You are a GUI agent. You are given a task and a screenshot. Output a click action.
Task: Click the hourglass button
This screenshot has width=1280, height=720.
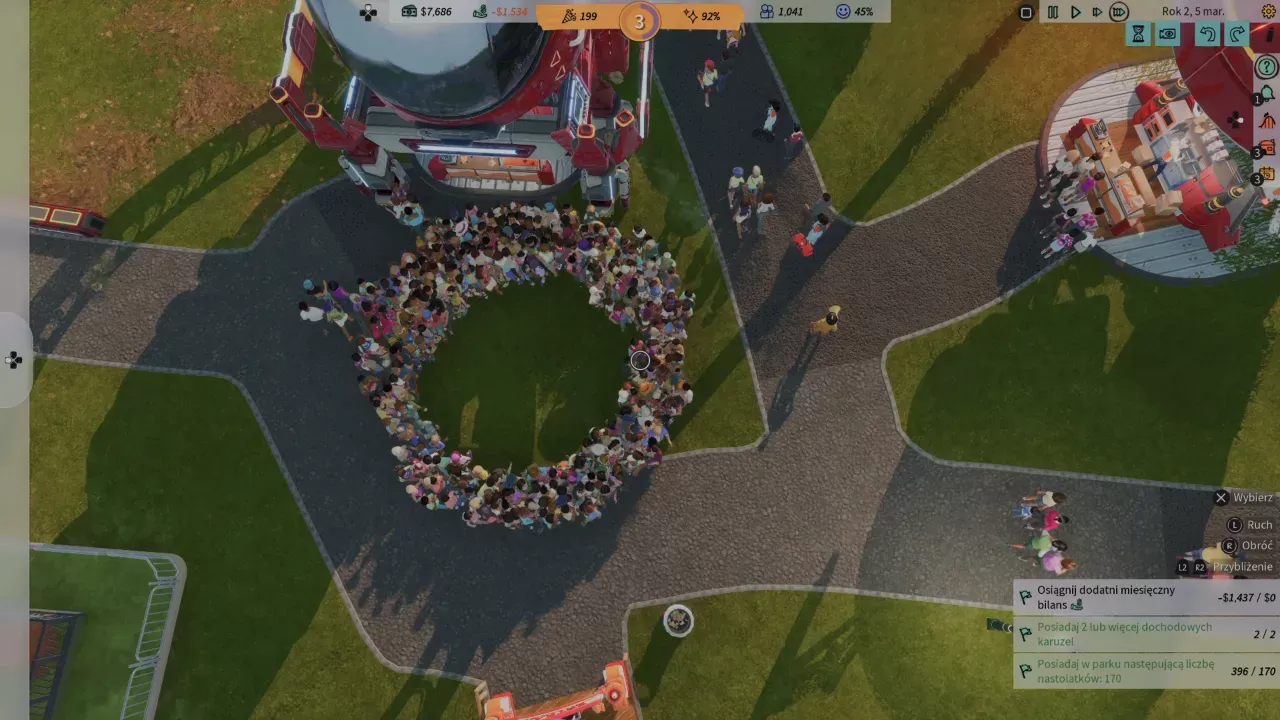(1138, 35)
